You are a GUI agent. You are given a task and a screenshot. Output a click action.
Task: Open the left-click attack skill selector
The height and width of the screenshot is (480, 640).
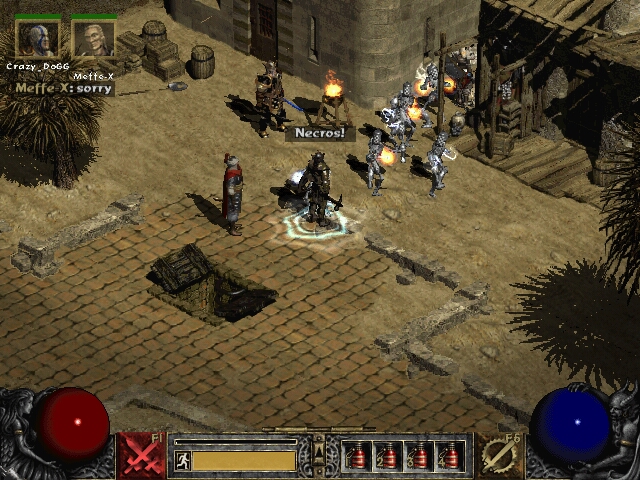coord(142,455)
